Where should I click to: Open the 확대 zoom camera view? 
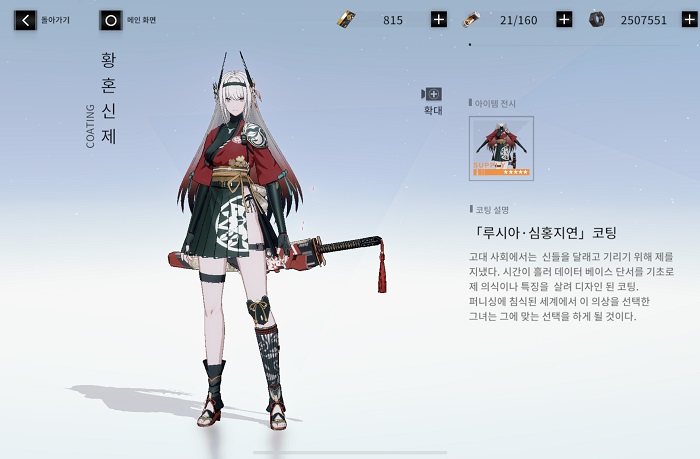pyautogui.click(x=432, y=96)
